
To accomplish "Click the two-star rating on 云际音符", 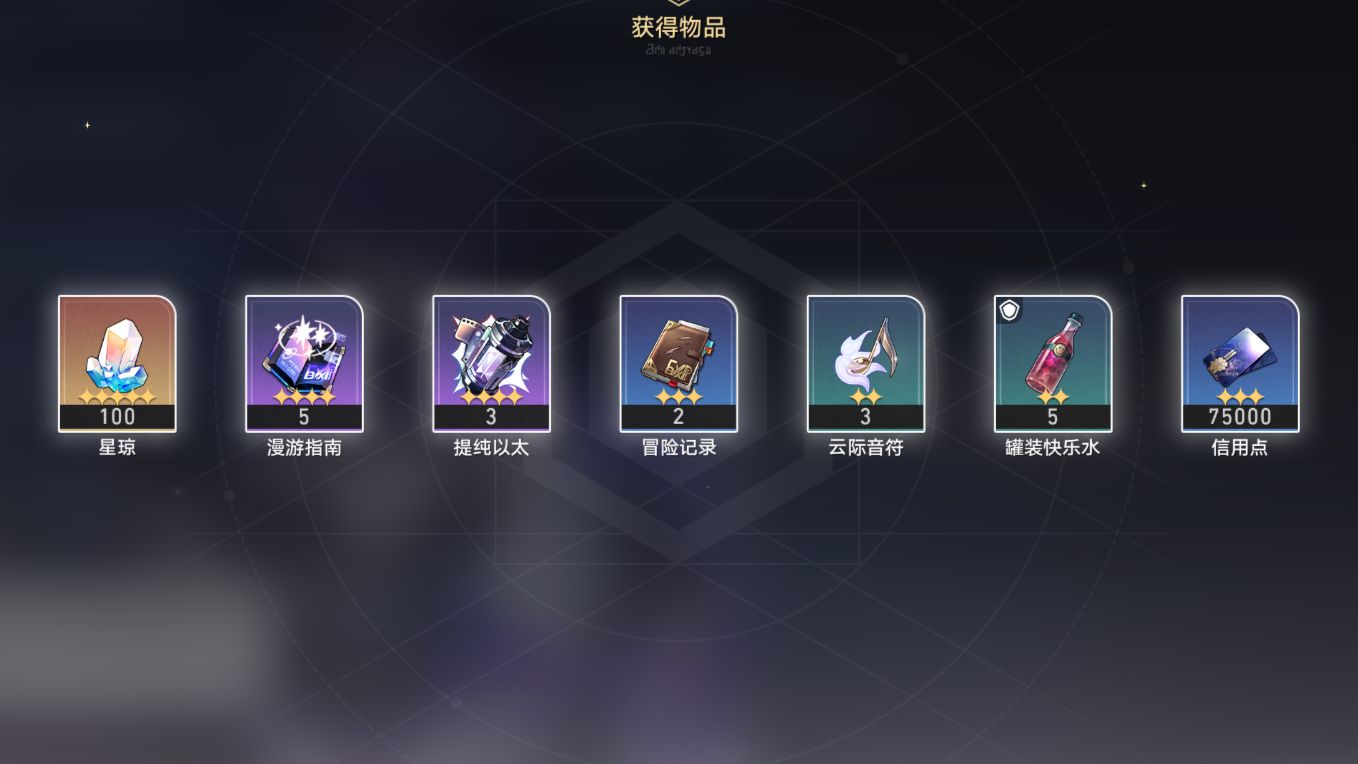I will 865,398.
